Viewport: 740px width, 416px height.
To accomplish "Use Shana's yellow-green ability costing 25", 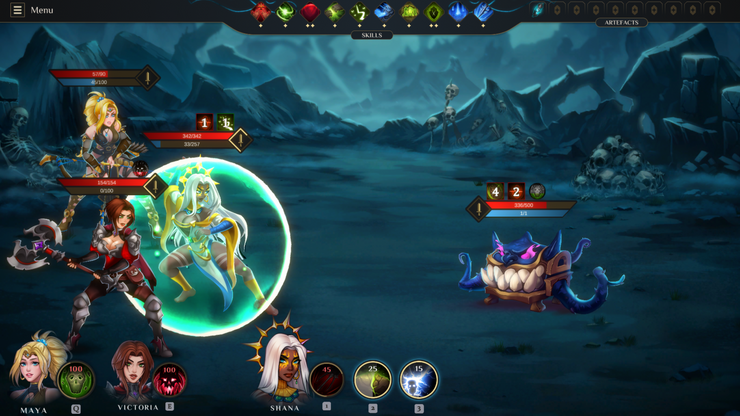I will point(373,380).
